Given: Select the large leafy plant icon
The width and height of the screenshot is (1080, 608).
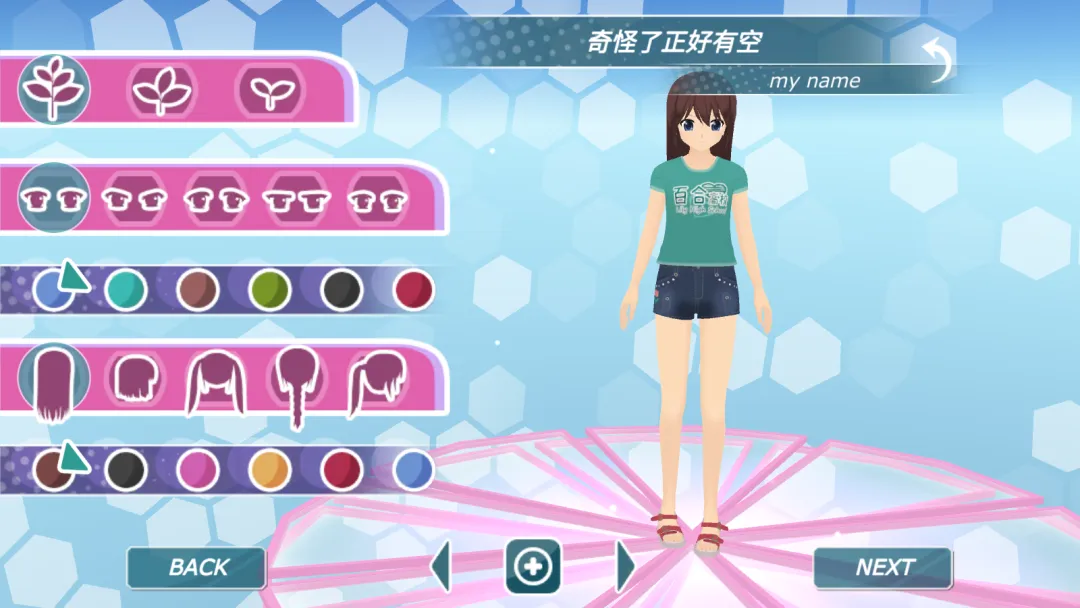Looking at the screenshot, I should 54,89.
